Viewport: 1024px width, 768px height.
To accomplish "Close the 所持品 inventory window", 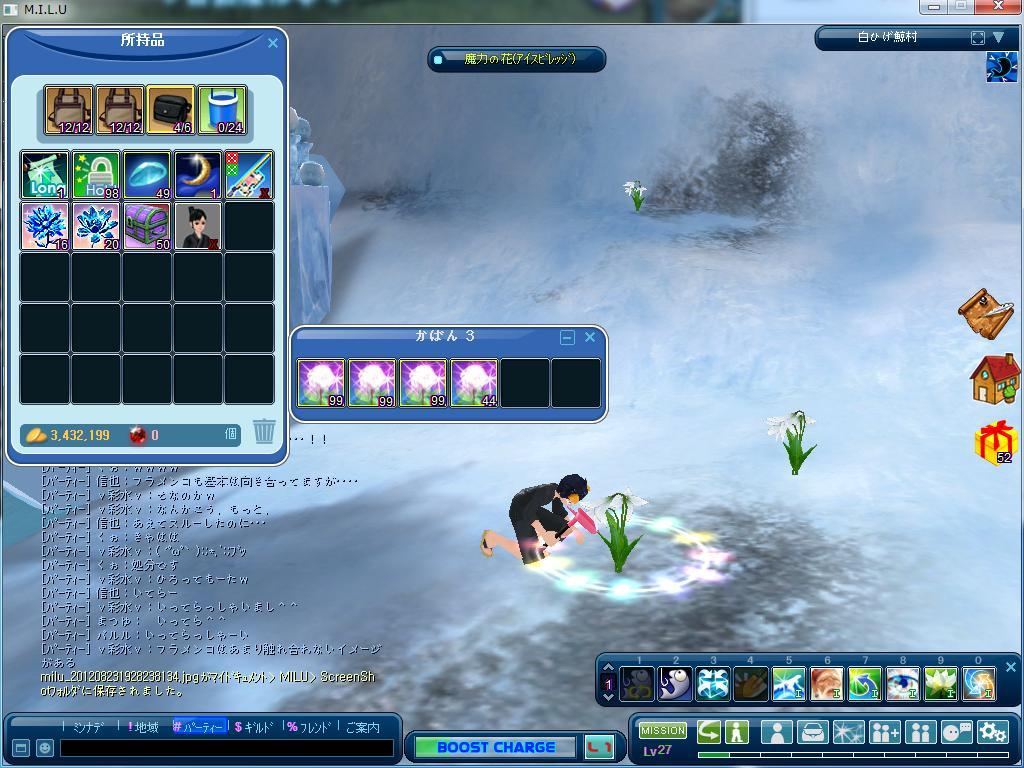I will point(273,43).
